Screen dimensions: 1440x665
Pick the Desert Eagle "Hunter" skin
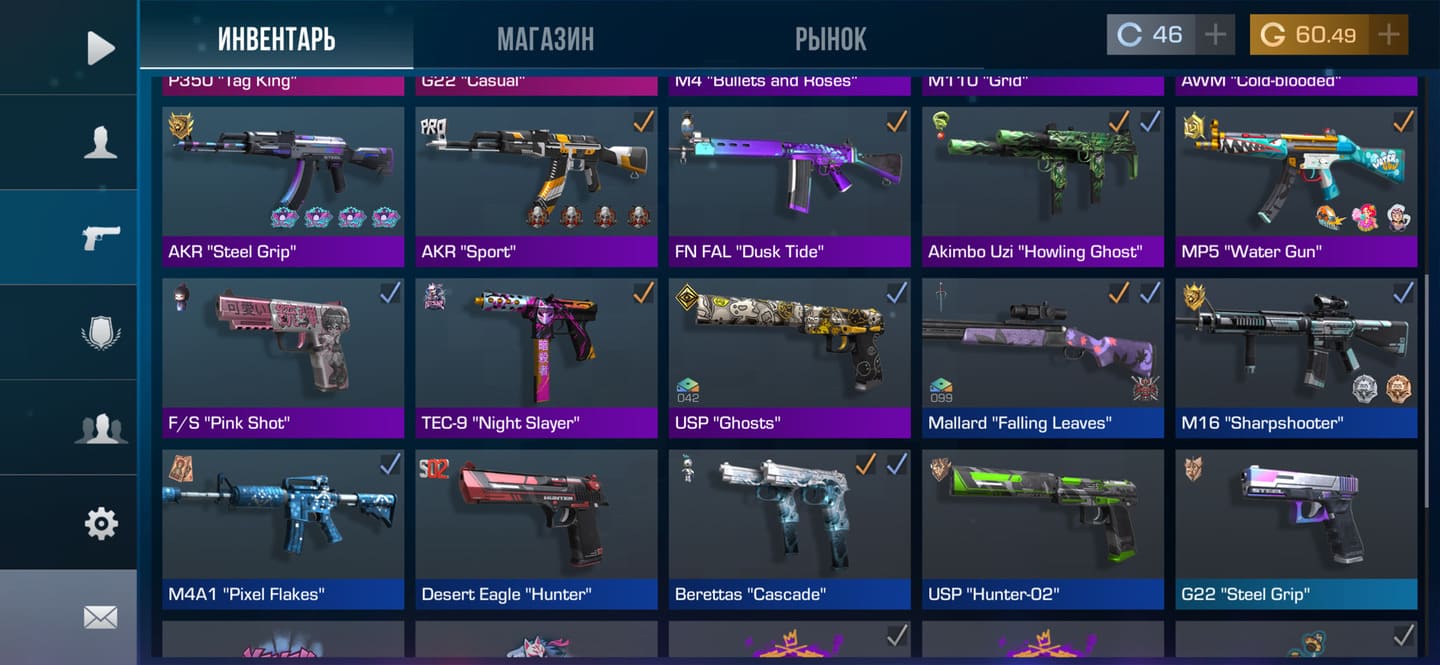536,527
